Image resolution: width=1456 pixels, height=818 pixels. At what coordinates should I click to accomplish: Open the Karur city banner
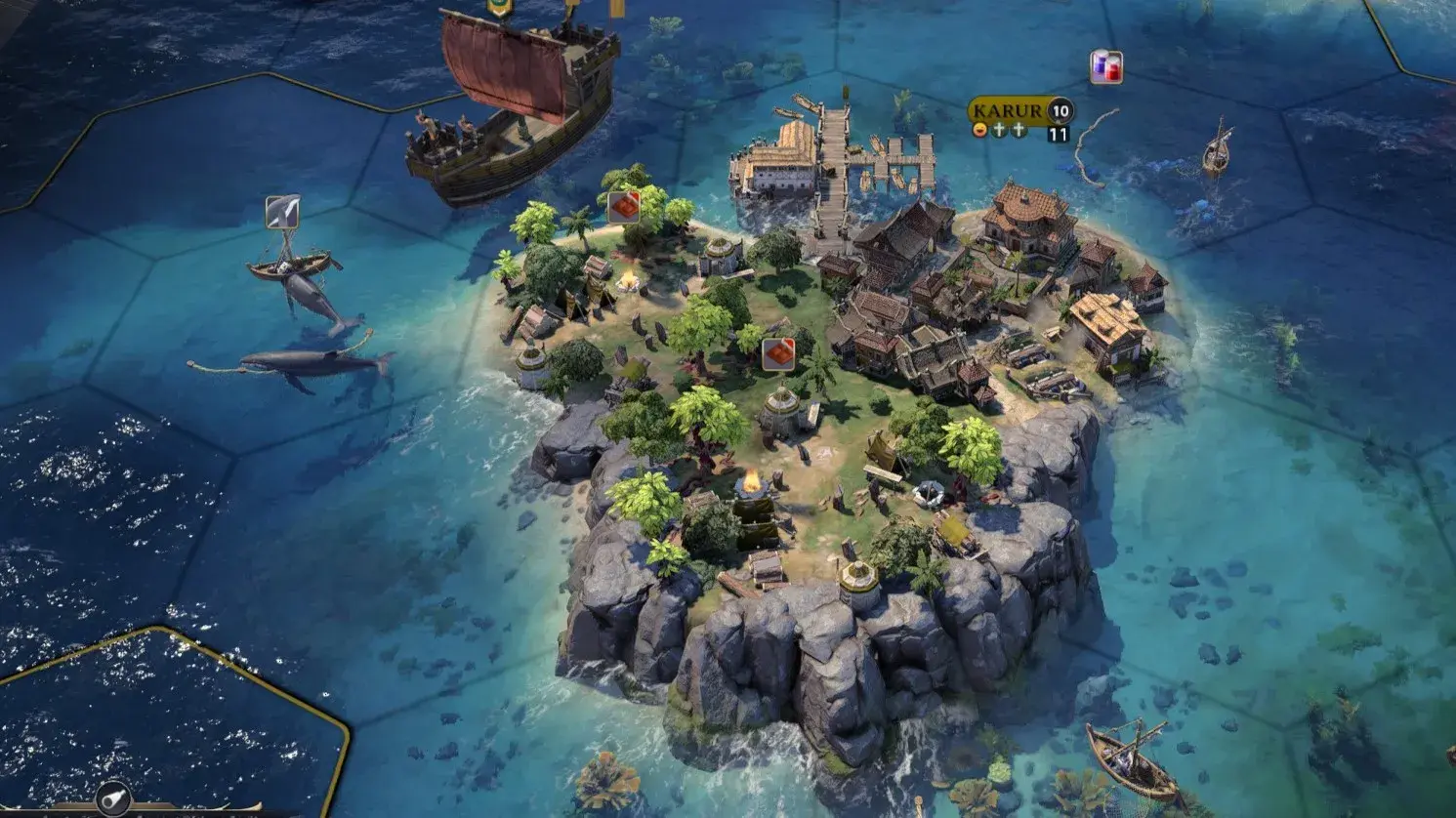(1008, 110)
